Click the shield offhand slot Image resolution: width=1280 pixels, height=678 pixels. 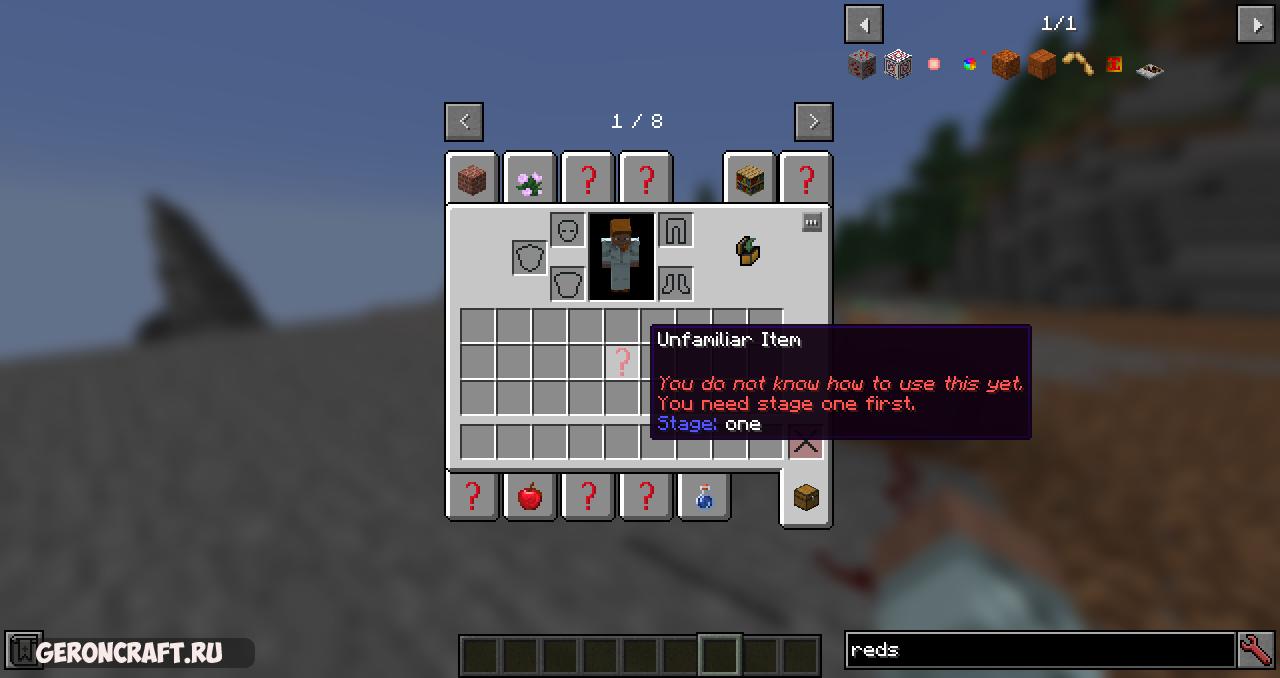pos(530,257)
